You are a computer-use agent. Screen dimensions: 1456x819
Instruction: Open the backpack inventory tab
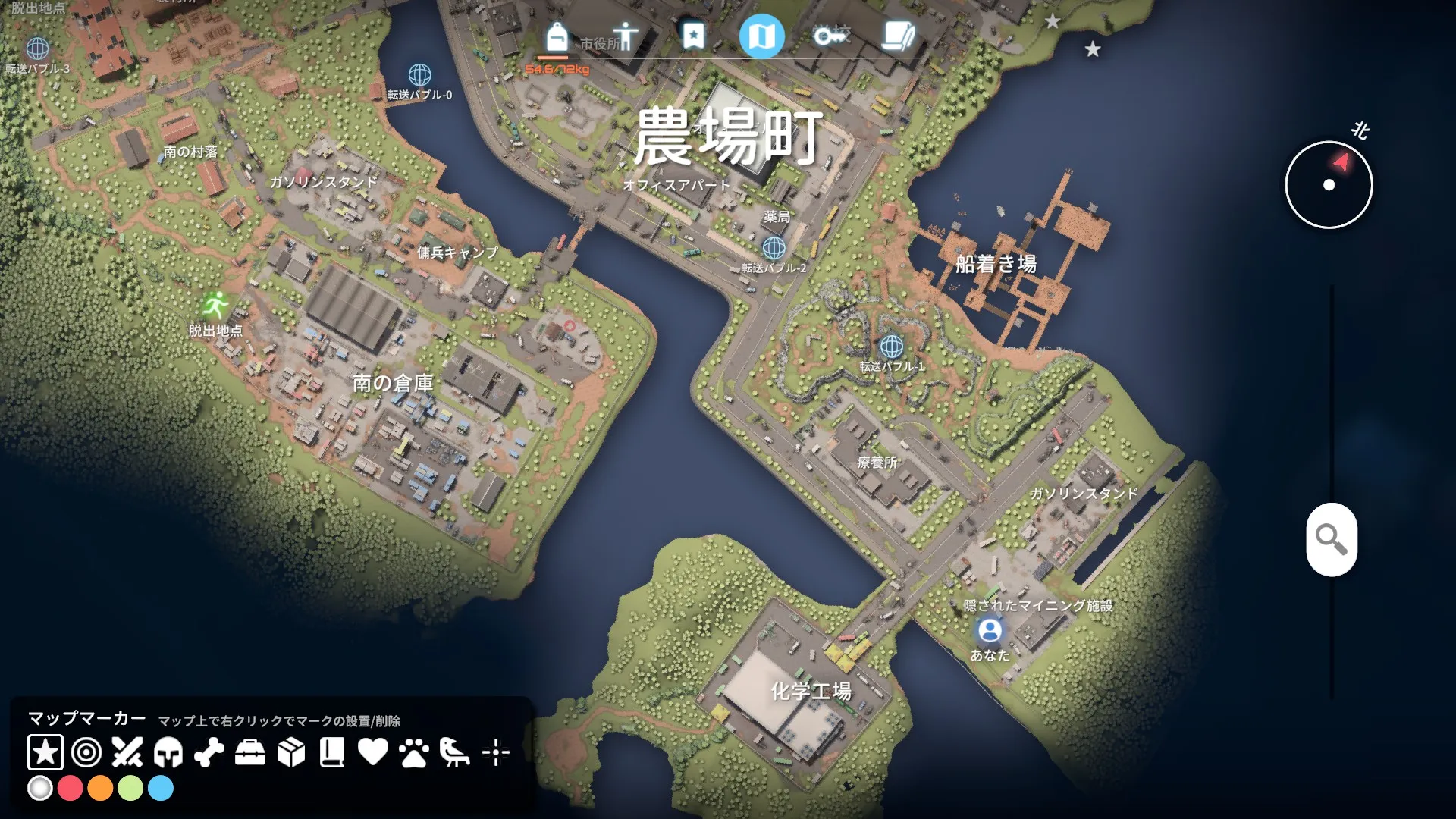[557, 37]
